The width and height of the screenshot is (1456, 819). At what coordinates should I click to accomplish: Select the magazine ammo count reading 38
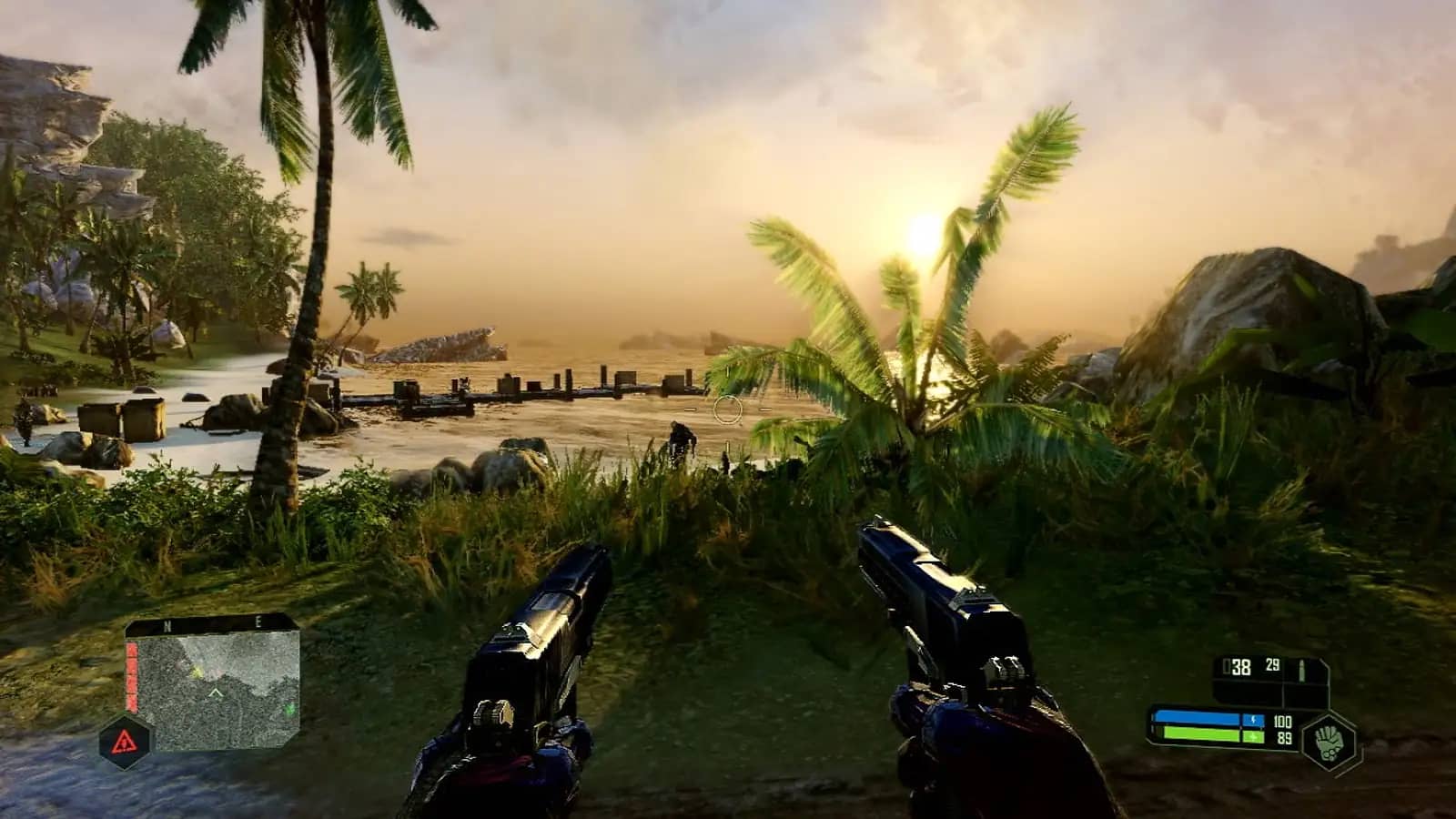(1241, 668)
